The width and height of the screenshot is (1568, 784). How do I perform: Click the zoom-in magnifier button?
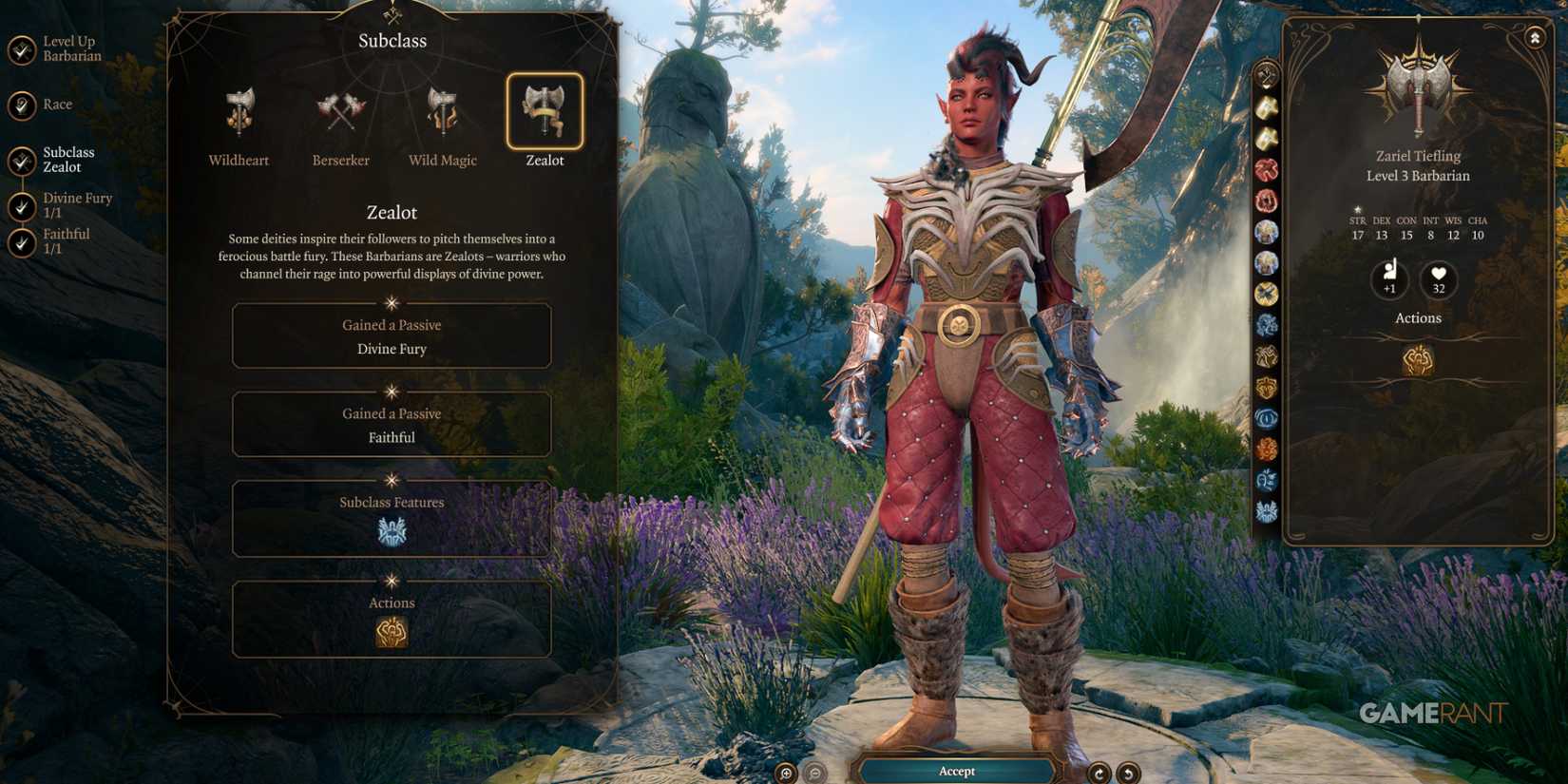click(x=786, y=773)
